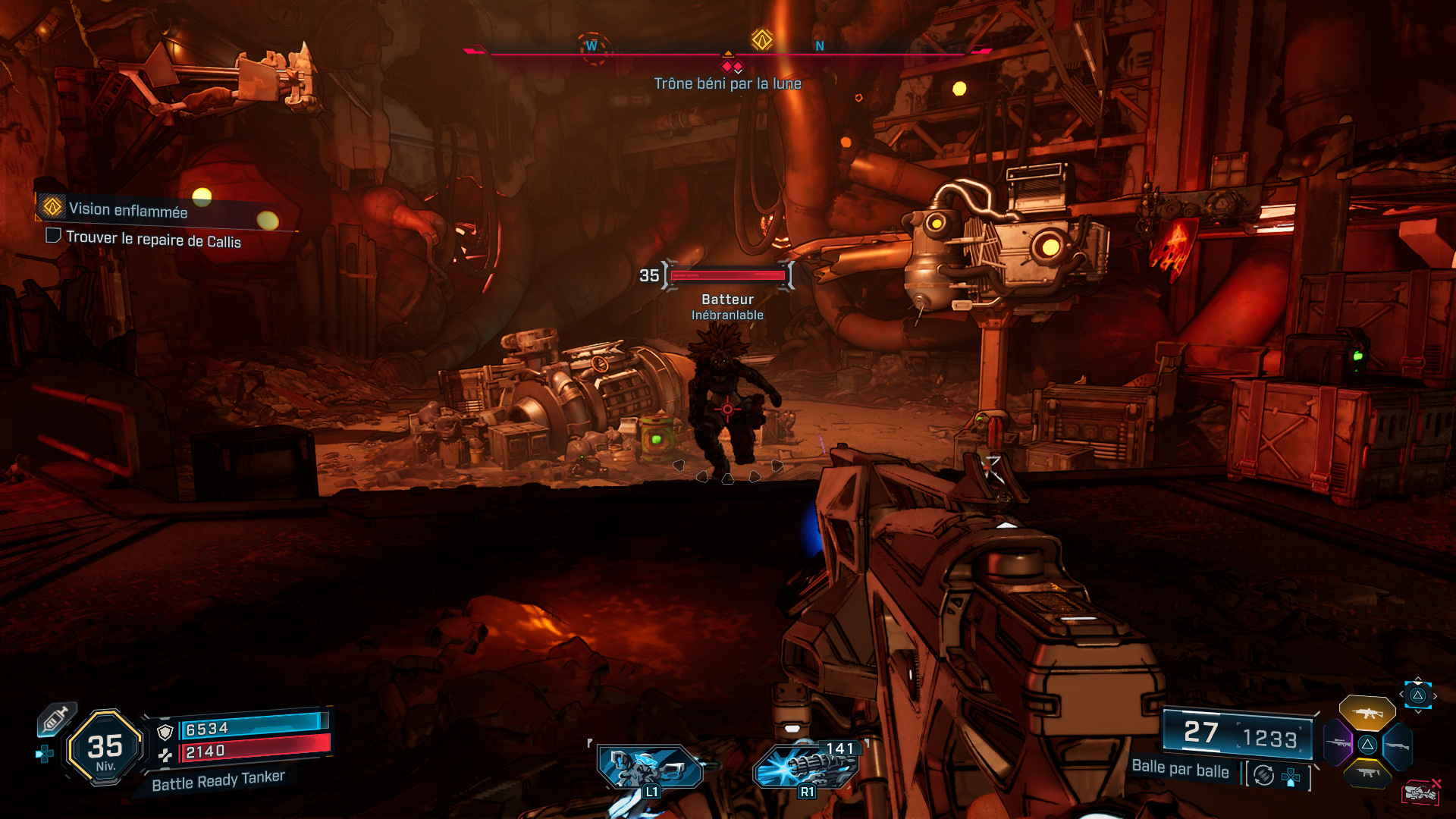Select the orange assault rifle weapon slot
This screenshot has width=1456, height=819.
click(x=1367, y=713)
